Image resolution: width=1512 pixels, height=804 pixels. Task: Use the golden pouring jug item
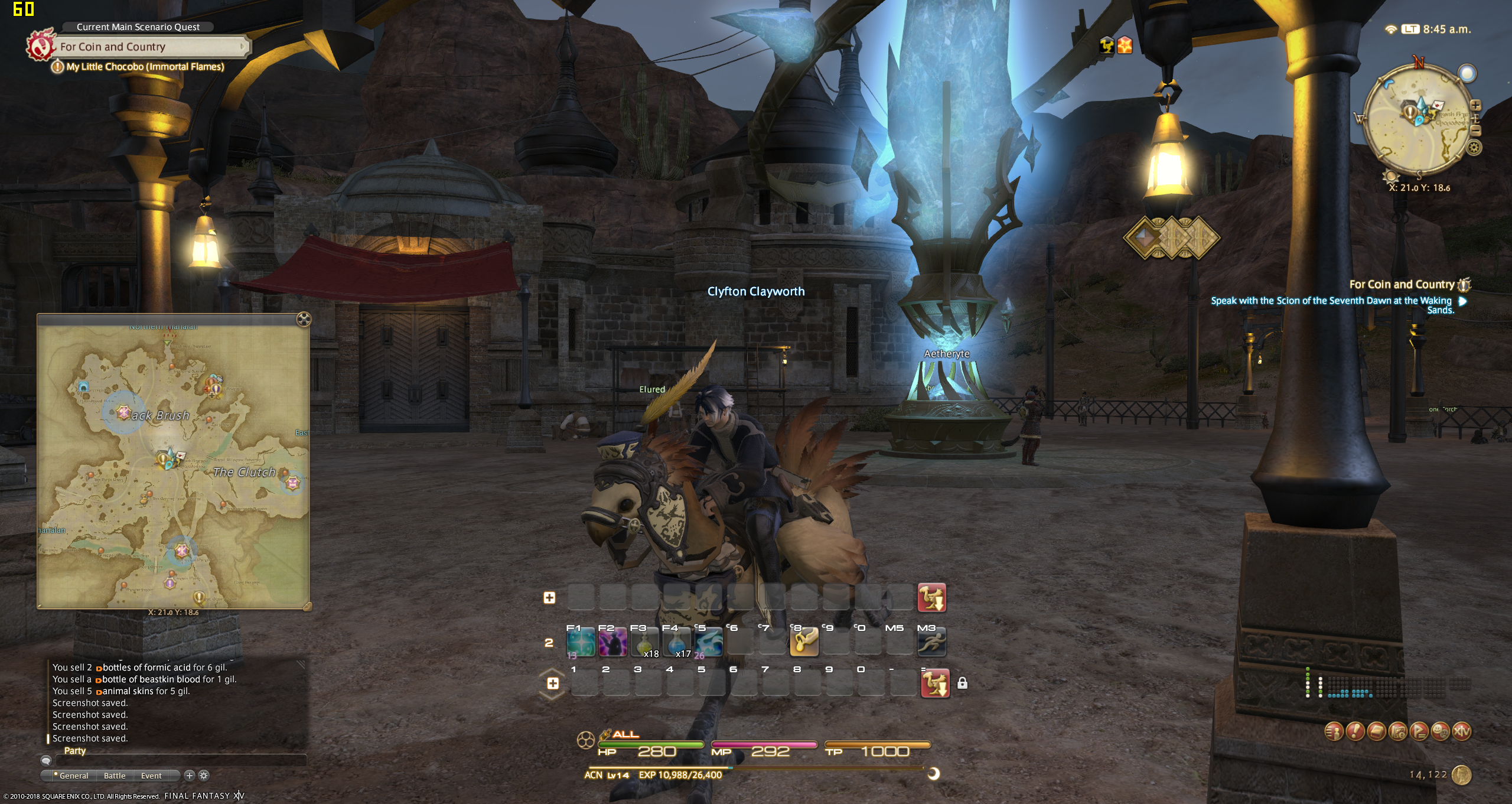(x=804, y=643)
